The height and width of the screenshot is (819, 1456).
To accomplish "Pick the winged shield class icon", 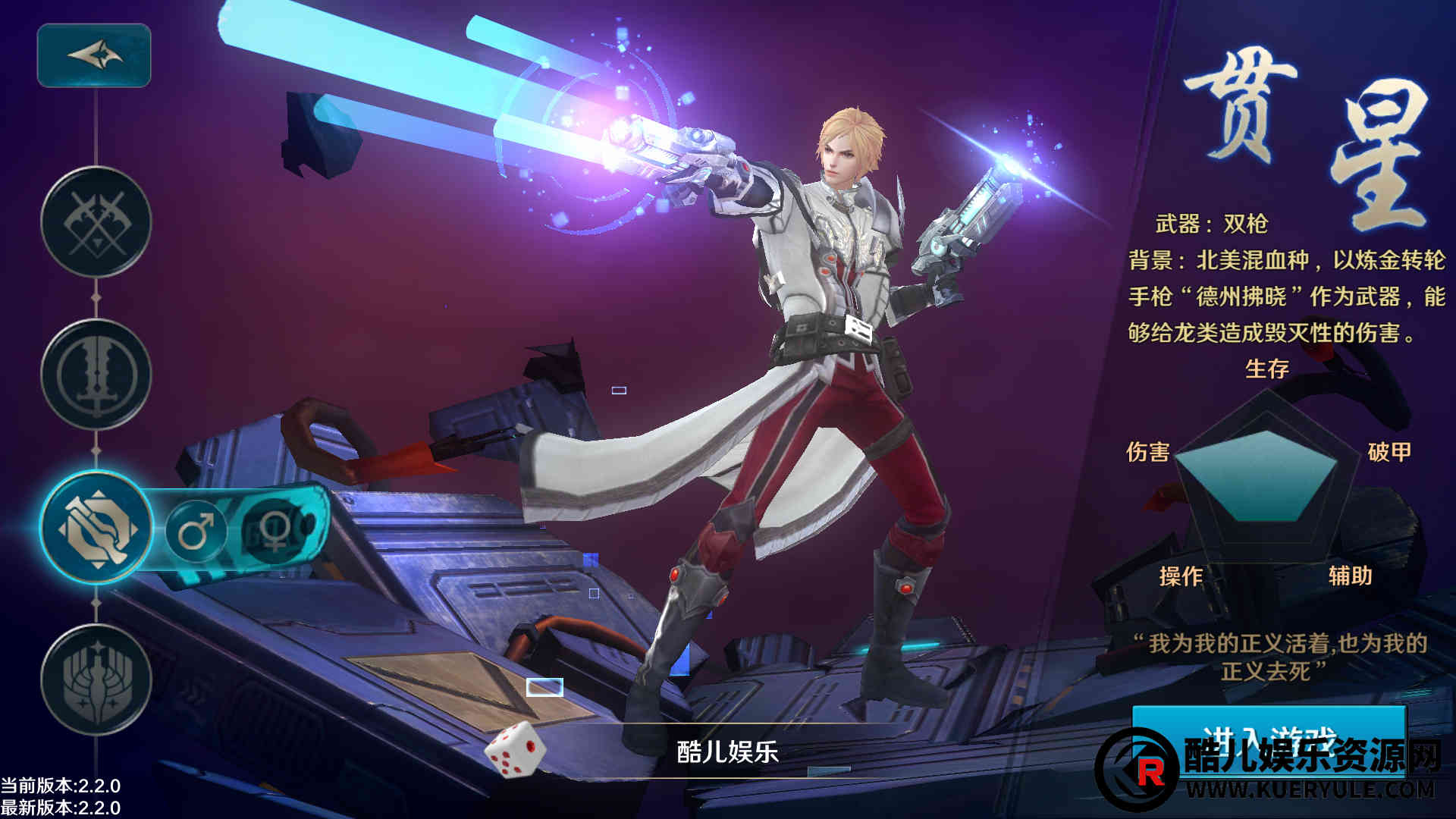I will 96,680.
